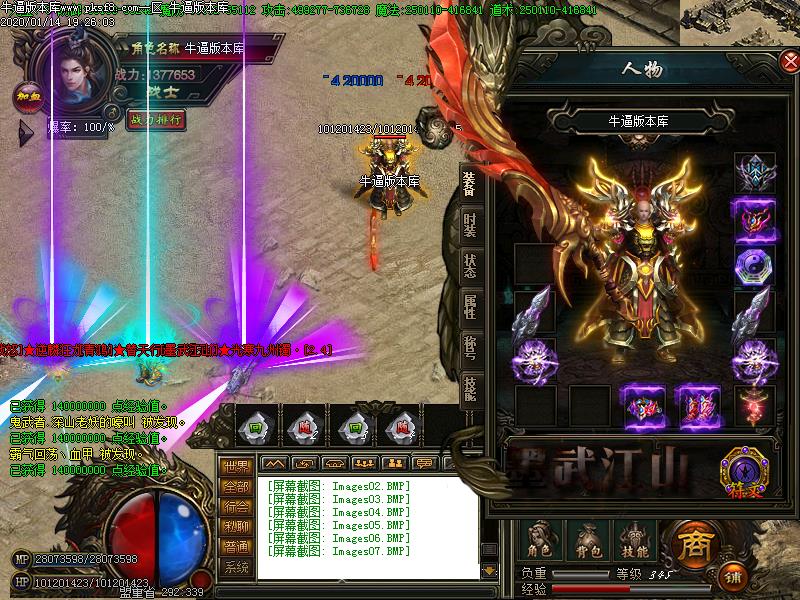Switch to the 时装 fashion tab
800x600 pixels.
pos(469,224)
